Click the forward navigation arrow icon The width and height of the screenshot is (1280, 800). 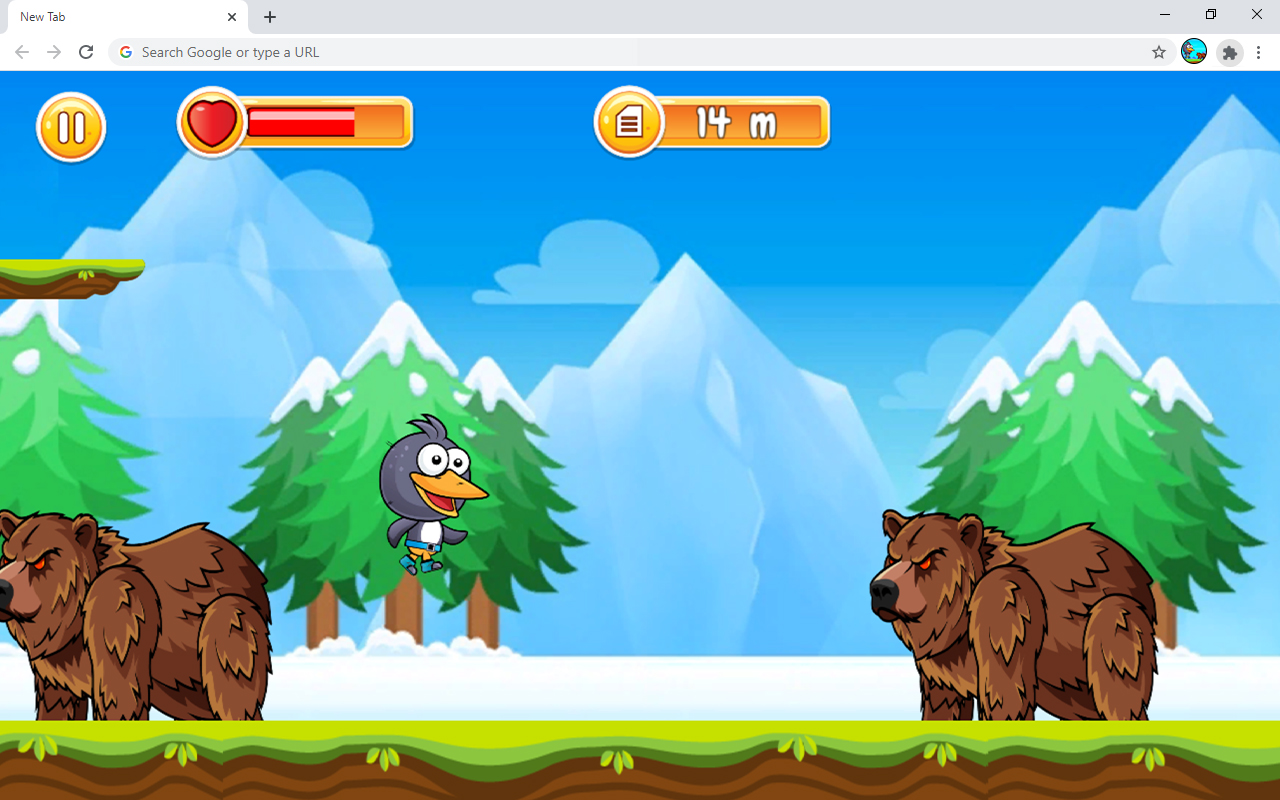click(54, 52)
